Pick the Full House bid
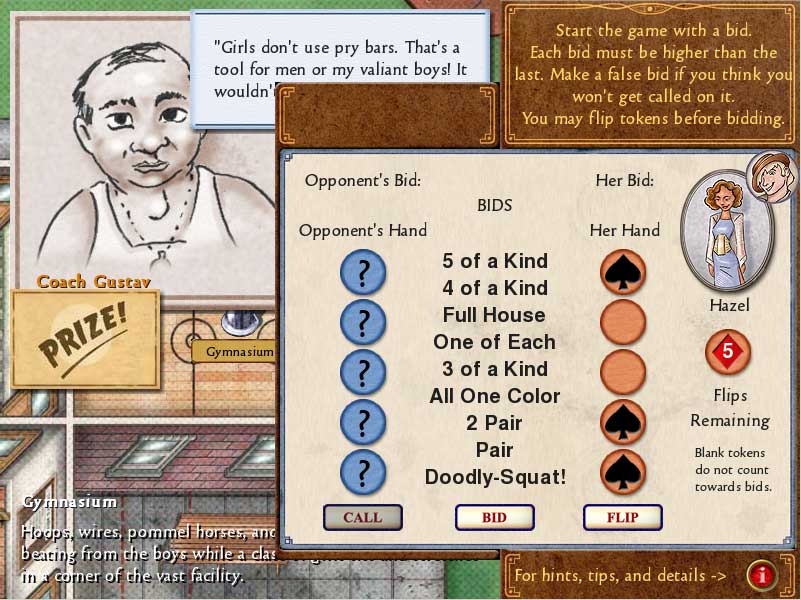 pyautogui.click(x=495, y=315)
